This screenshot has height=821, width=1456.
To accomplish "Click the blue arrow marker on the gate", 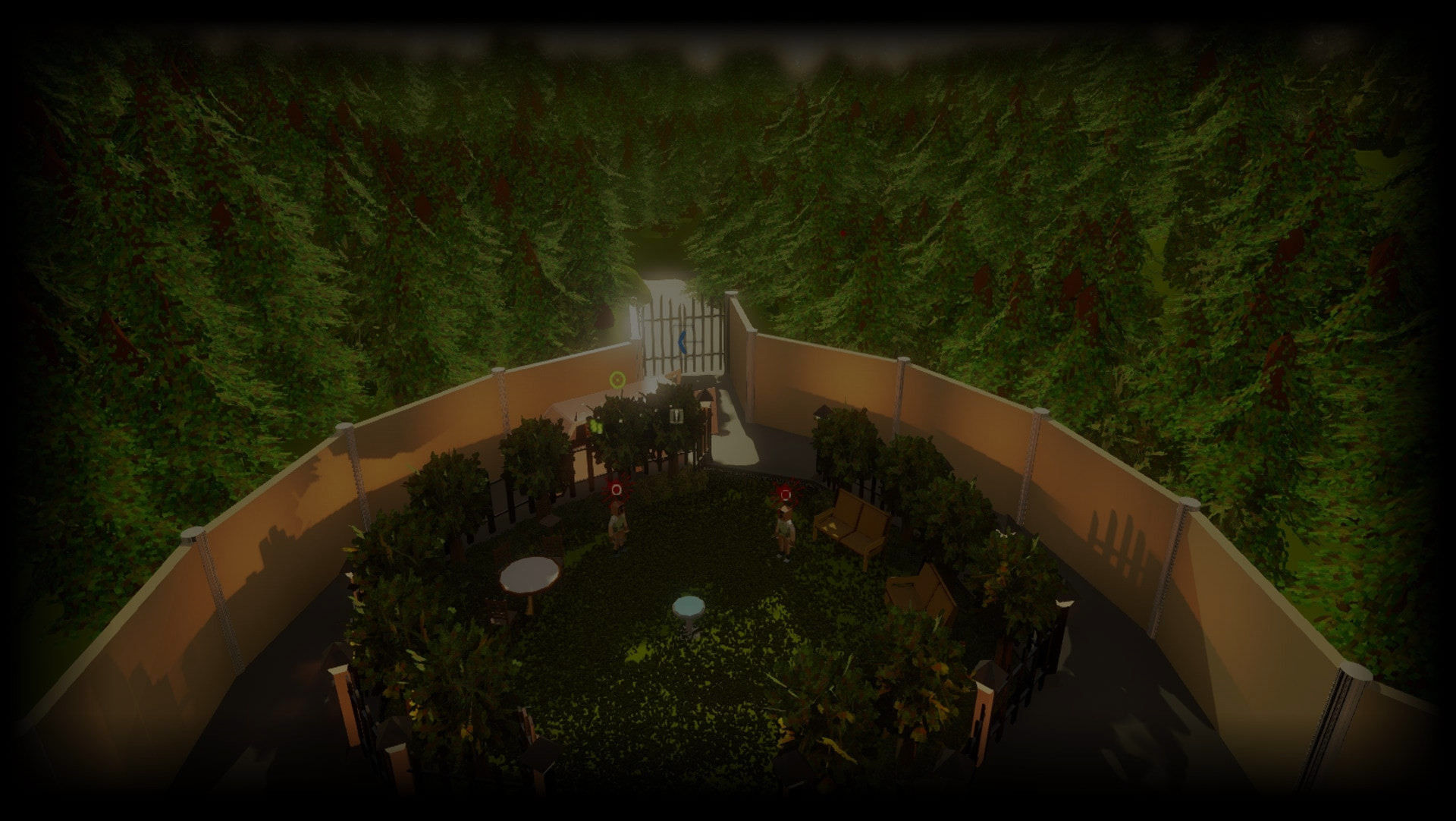I will (682, 342).
